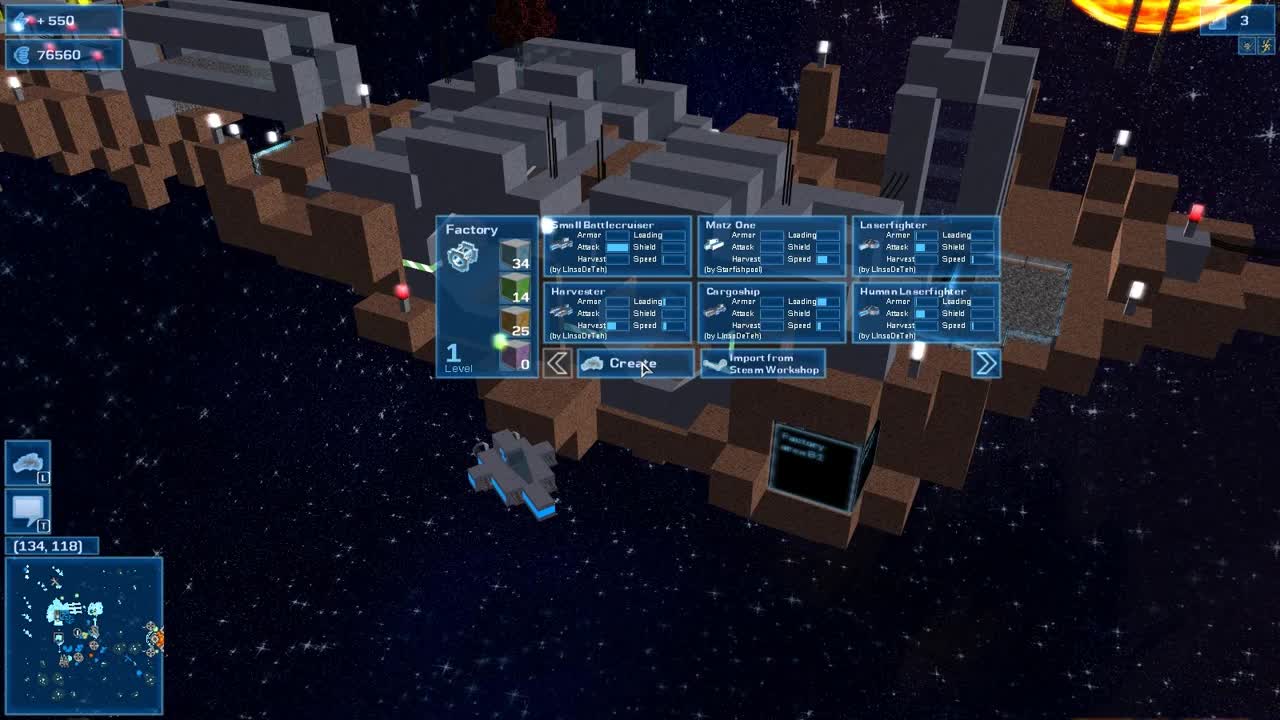Choose the Cargoship design
Image resolution: width=1280 pixels, height=720 pixels.
[x=772, y=312]
